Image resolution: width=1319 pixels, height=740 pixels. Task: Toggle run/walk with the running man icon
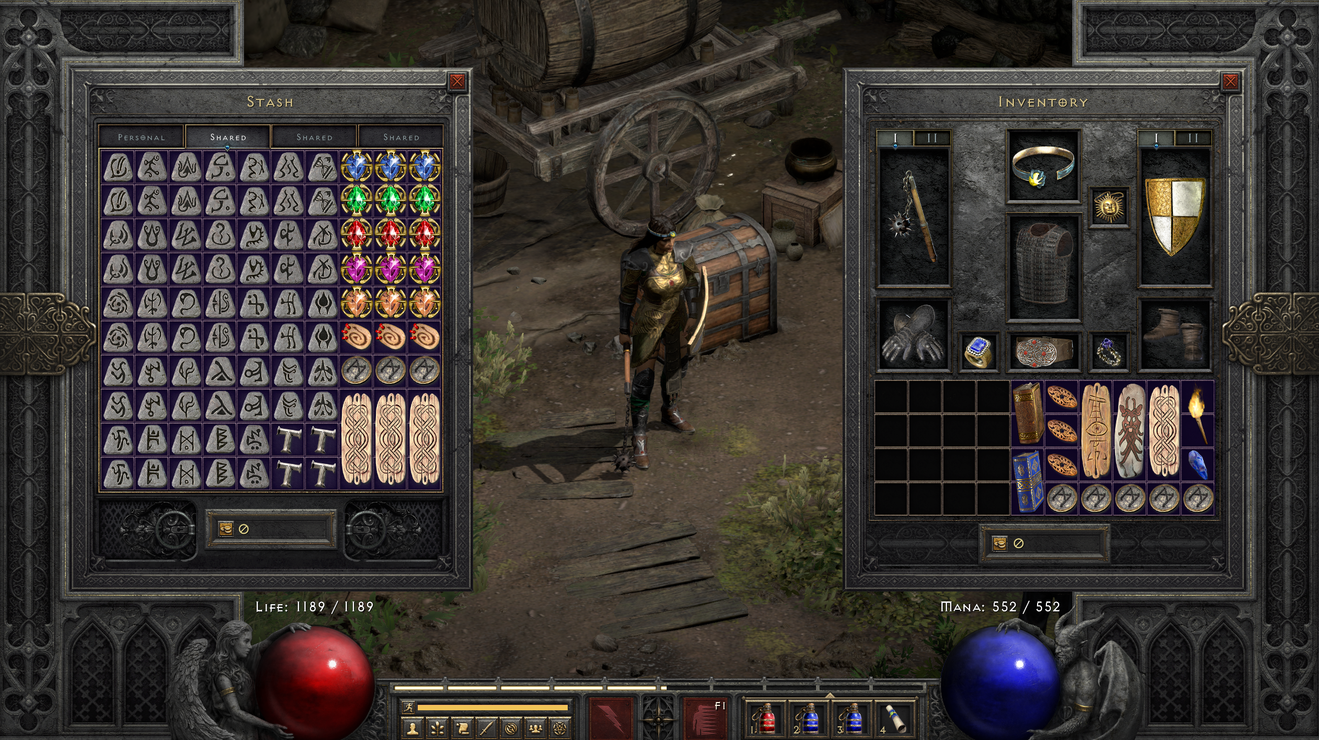point(409,706)
